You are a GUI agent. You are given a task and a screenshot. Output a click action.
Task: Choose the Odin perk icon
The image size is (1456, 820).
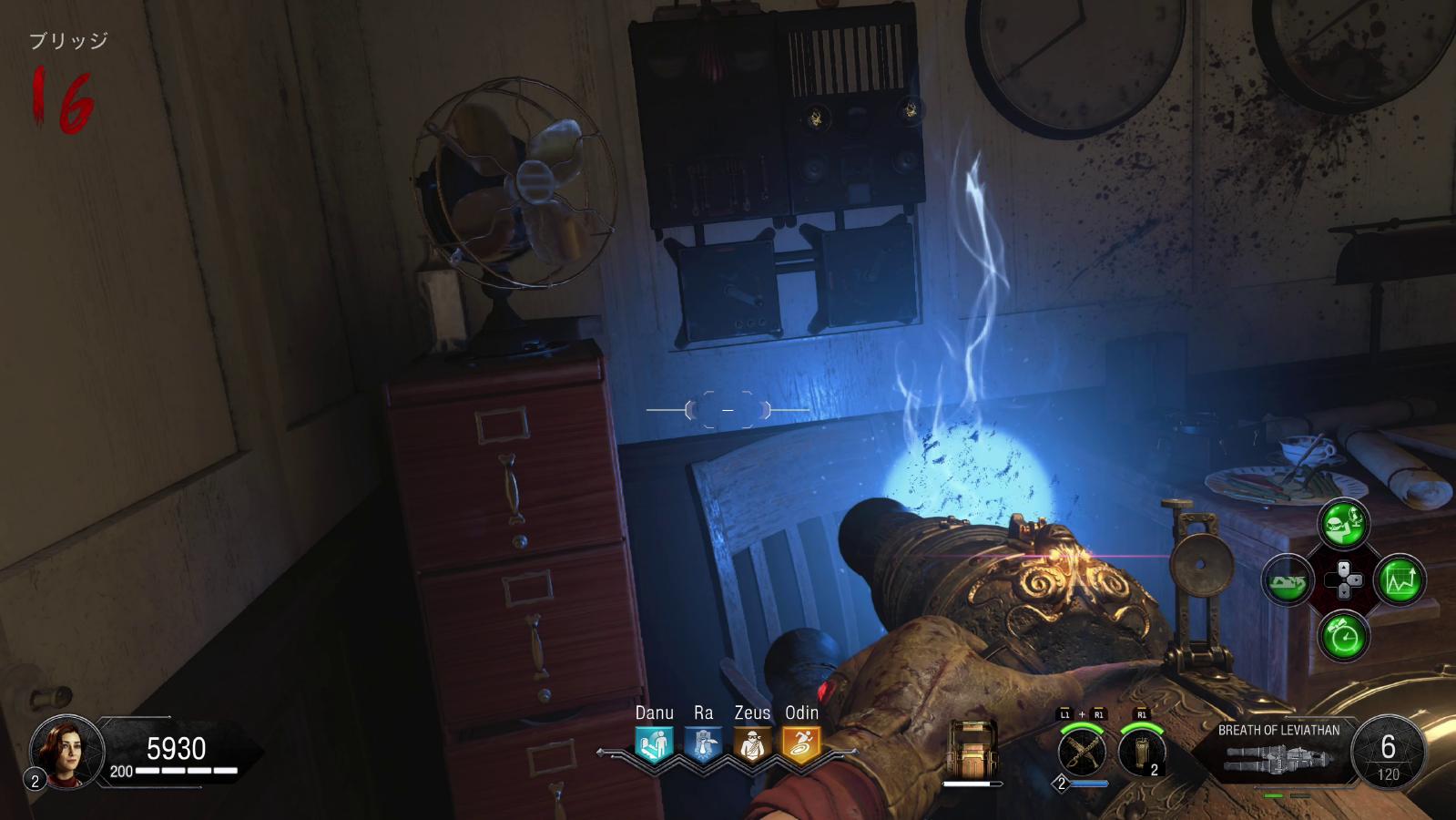point(801,744)
